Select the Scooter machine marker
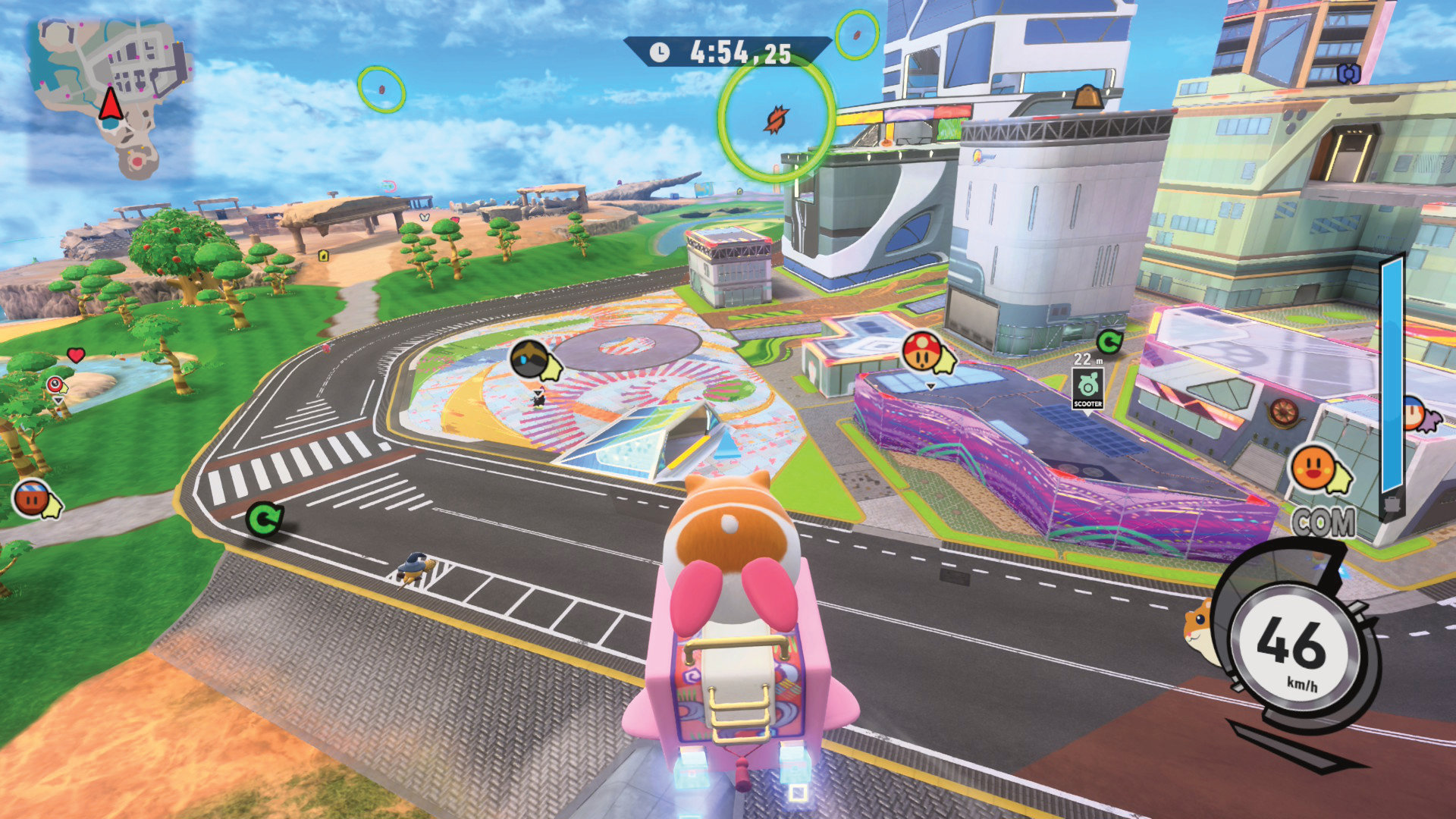The width and height of the screenshot is (1456, 819). tap(1087, 388)
